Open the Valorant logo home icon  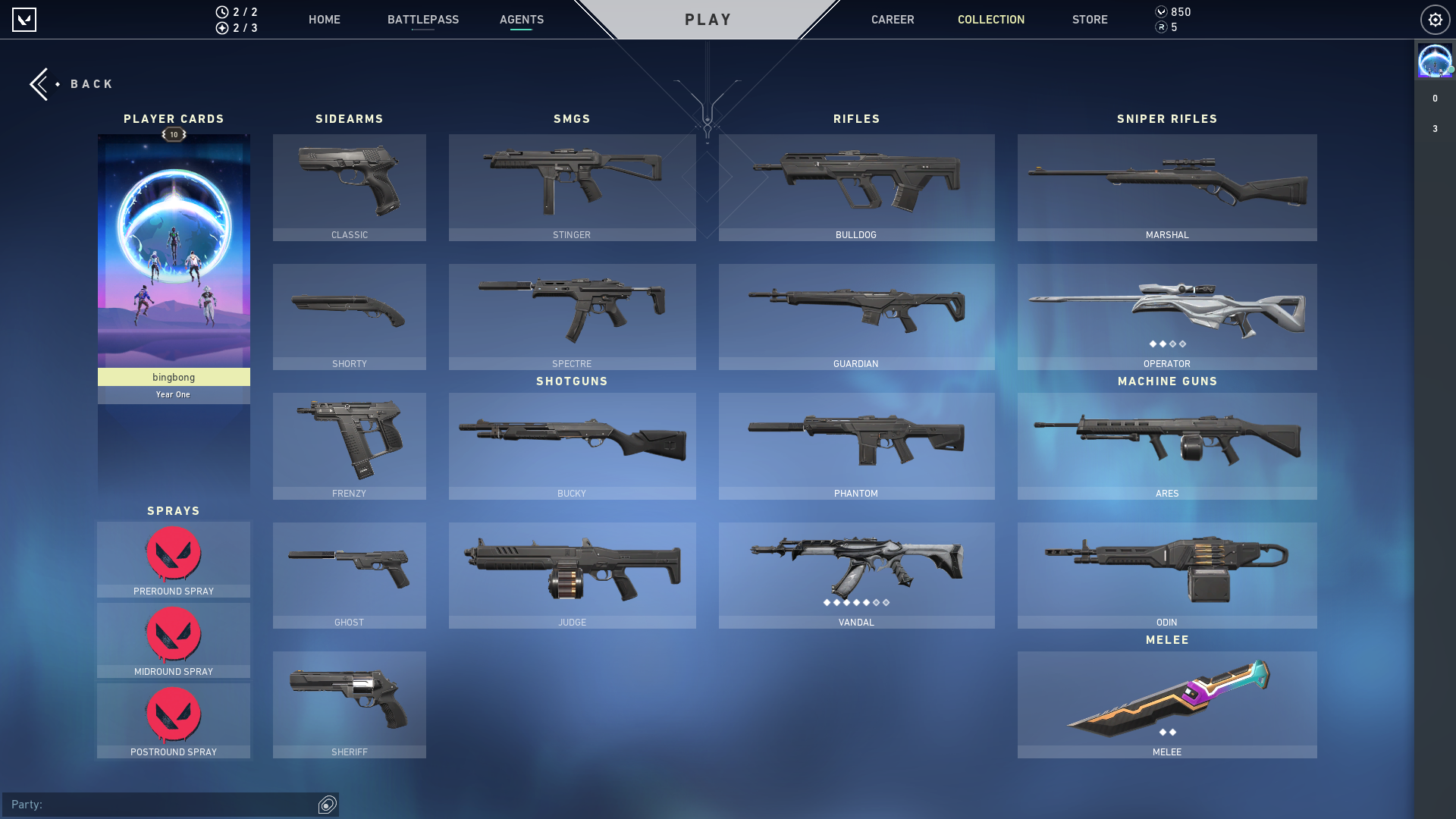click(25, 20)
